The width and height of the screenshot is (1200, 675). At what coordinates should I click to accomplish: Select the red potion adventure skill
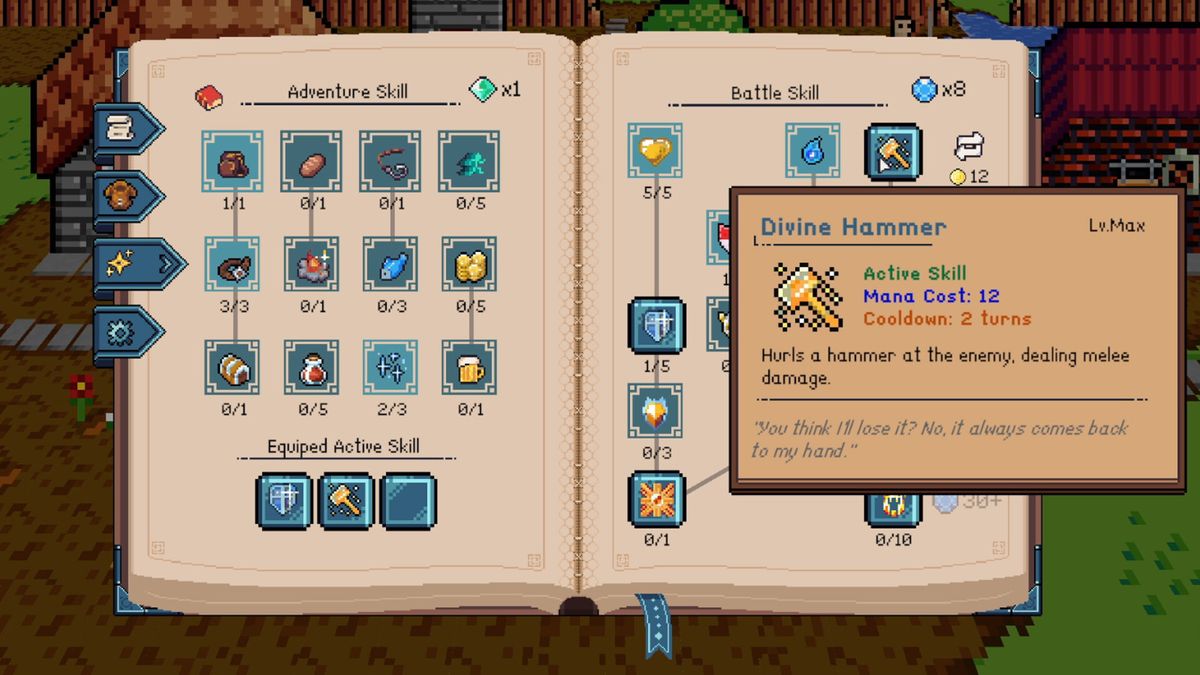[x=311, y=367]
